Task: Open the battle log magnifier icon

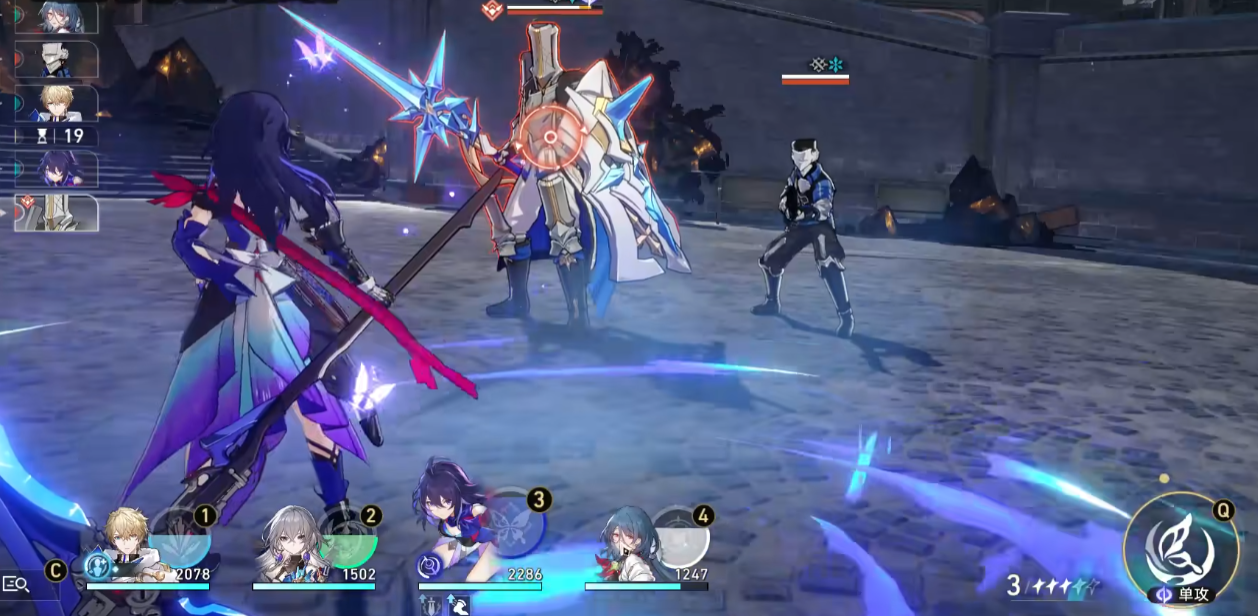Action: (x=15, y=584)
